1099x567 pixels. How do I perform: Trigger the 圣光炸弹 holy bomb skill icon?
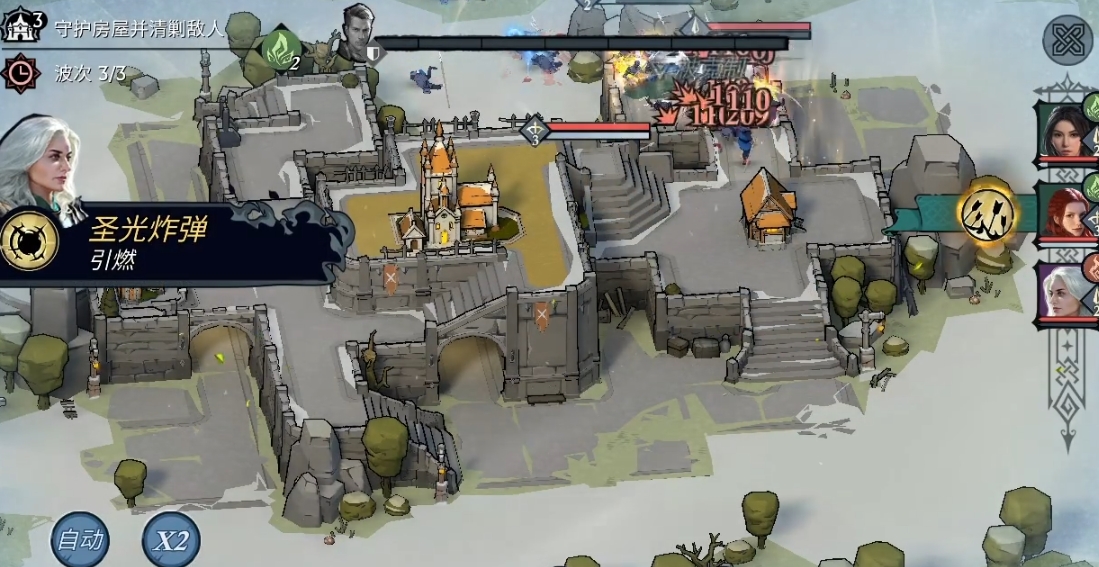coord(27,243)
